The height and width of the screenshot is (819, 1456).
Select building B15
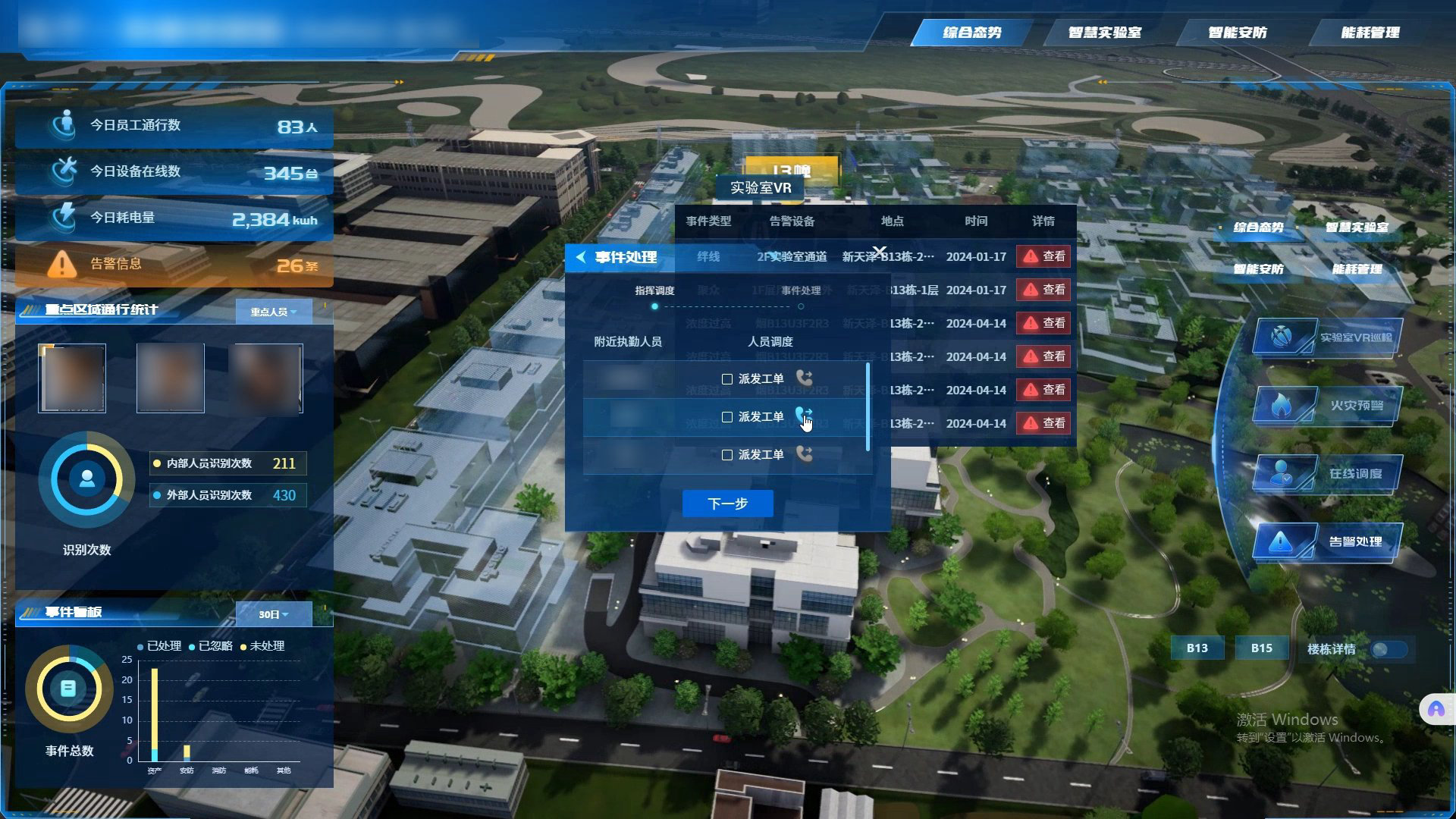pos(1261,648)
